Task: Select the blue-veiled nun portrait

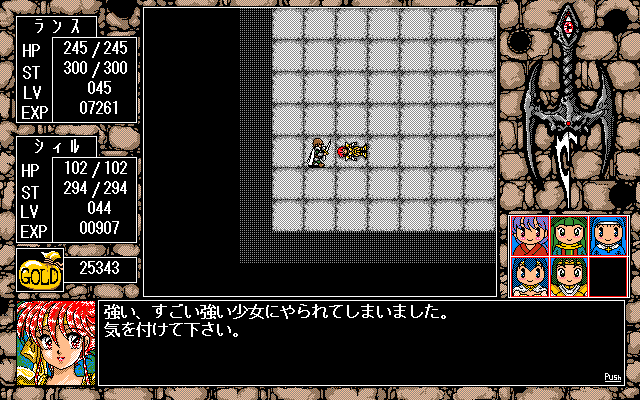Action: click(x=607, y=236)
